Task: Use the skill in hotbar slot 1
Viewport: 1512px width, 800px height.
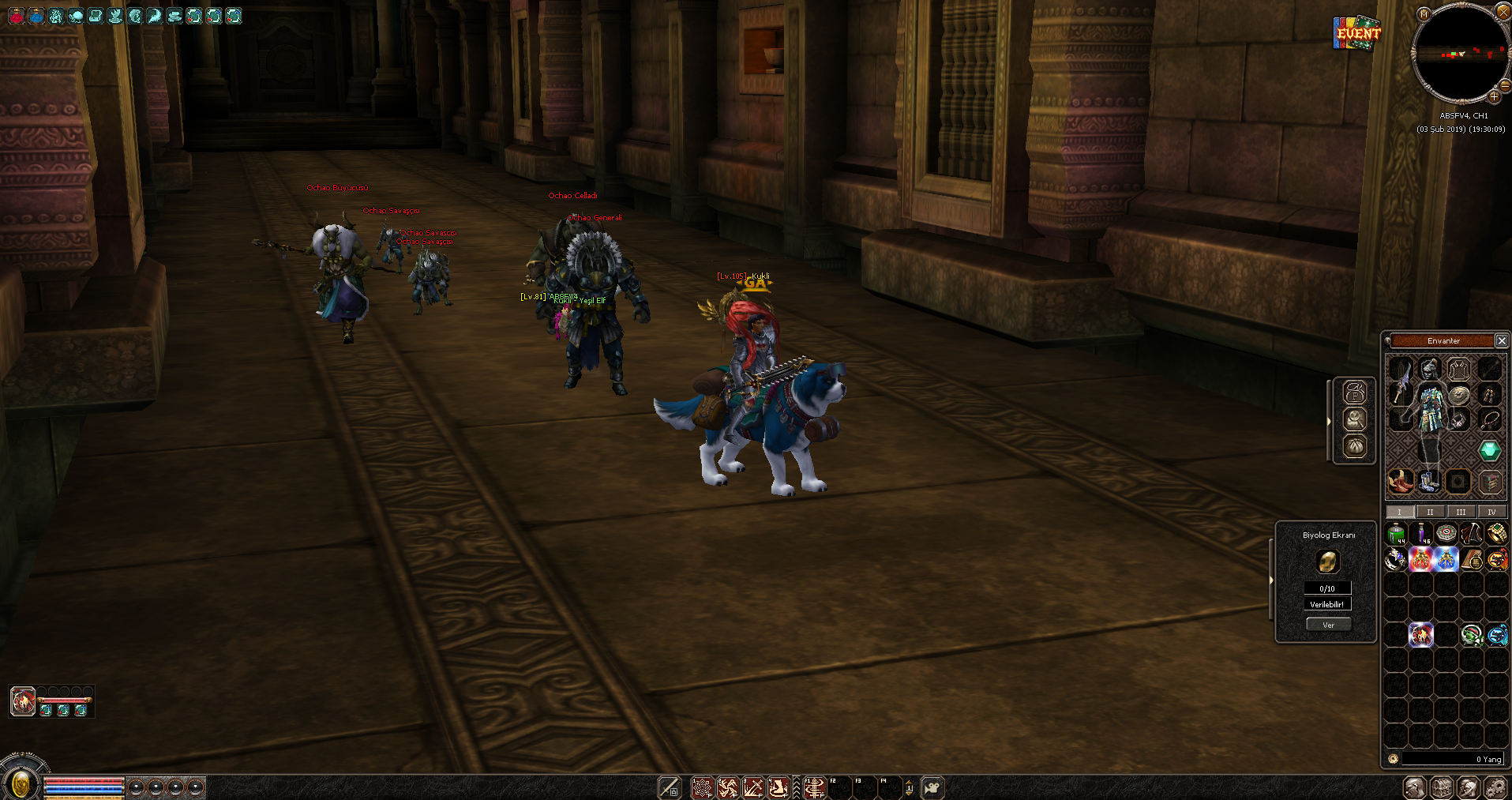Action: [x=702, y=787]
